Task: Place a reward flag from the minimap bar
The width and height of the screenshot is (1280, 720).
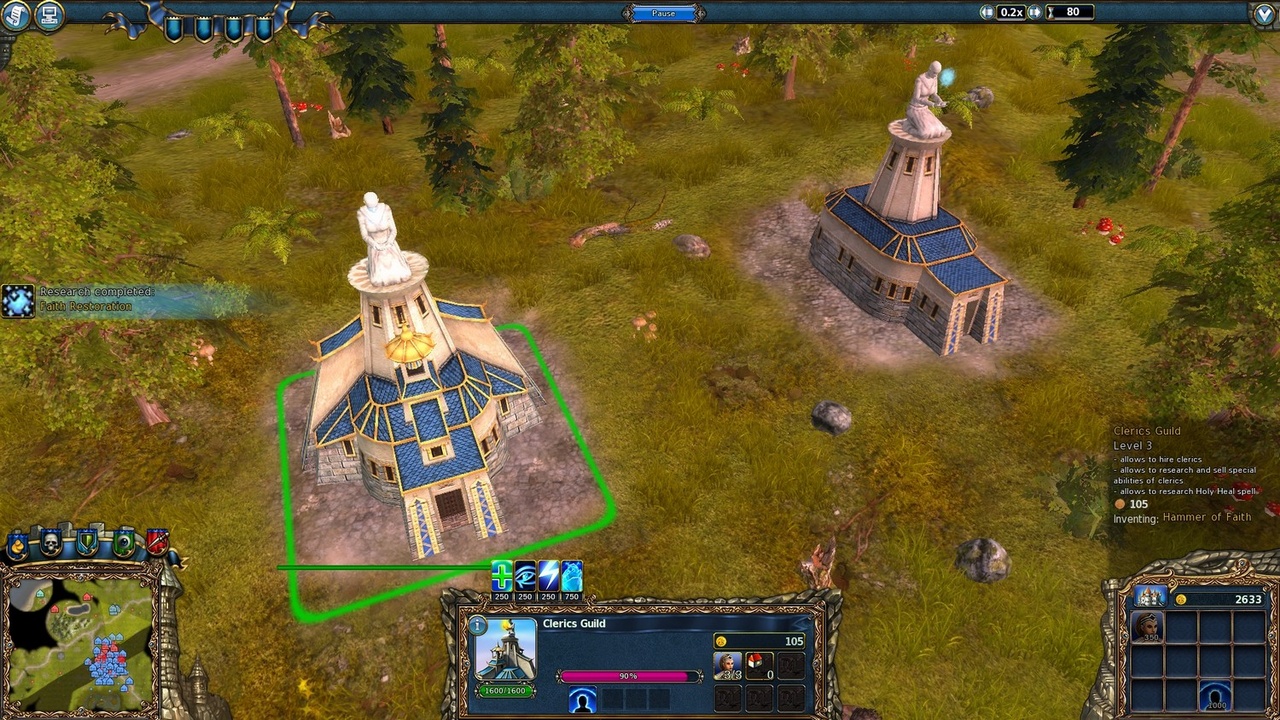Action: (17, 541)
